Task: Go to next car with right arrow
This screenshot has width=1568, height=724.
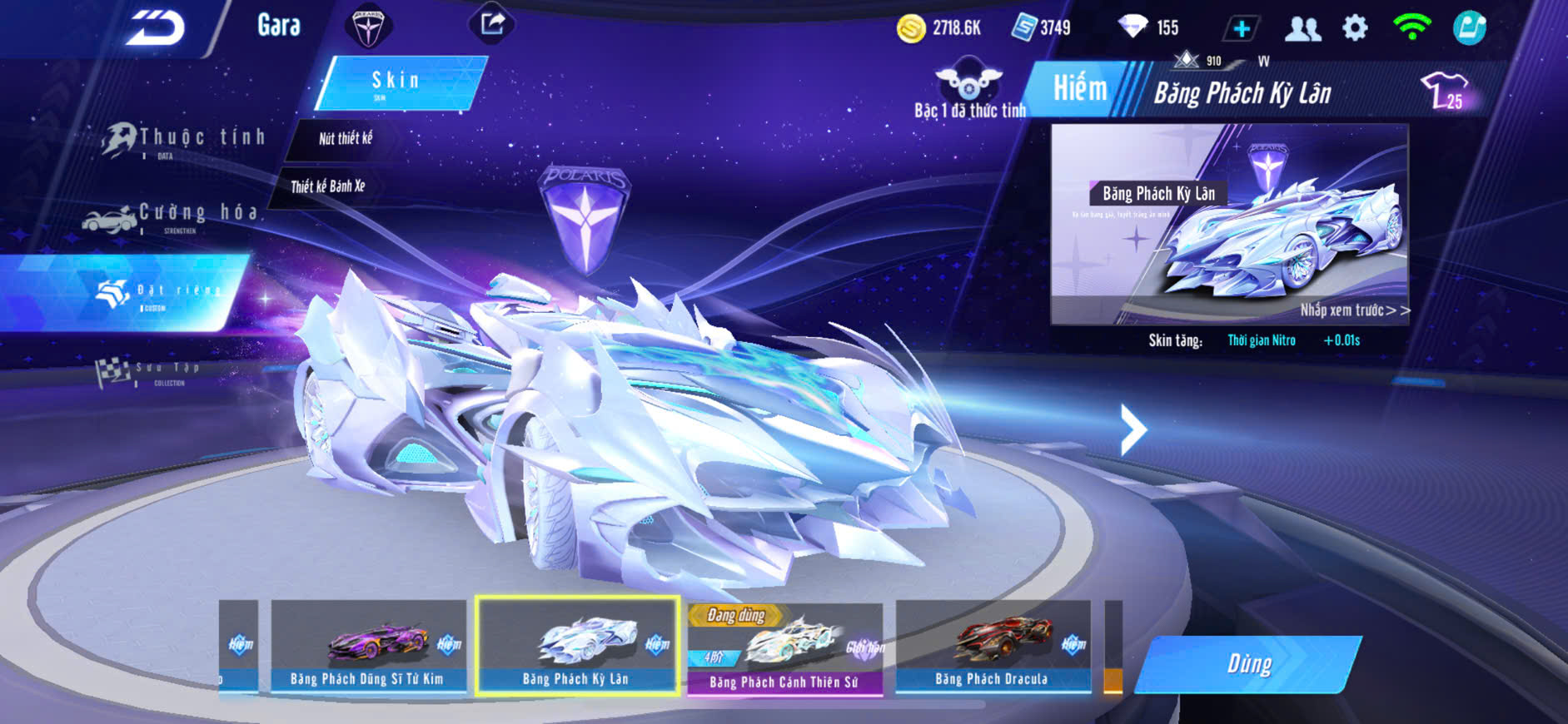Action: [1132, 429]
